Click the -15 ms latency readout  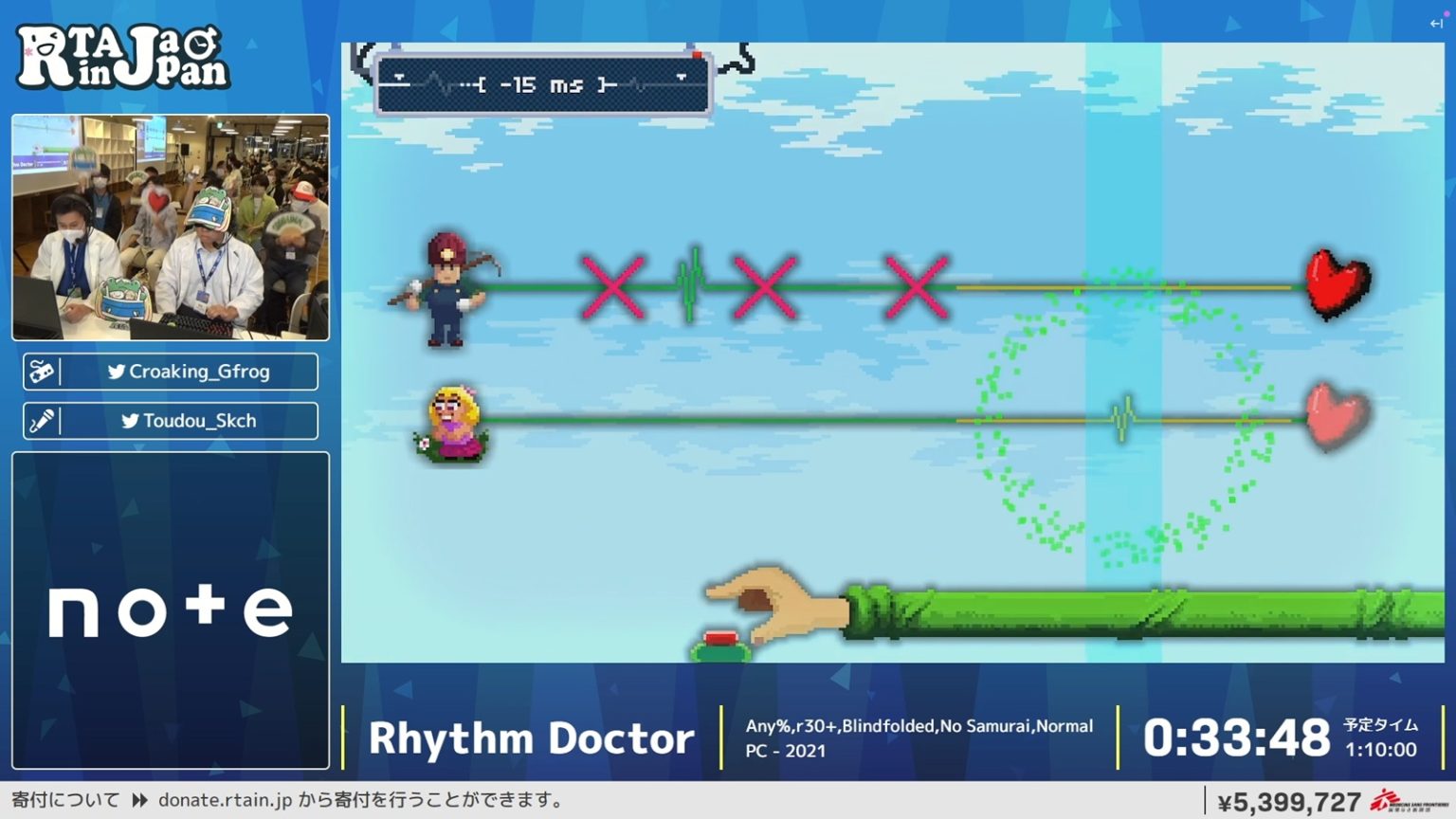pos(540,83)
